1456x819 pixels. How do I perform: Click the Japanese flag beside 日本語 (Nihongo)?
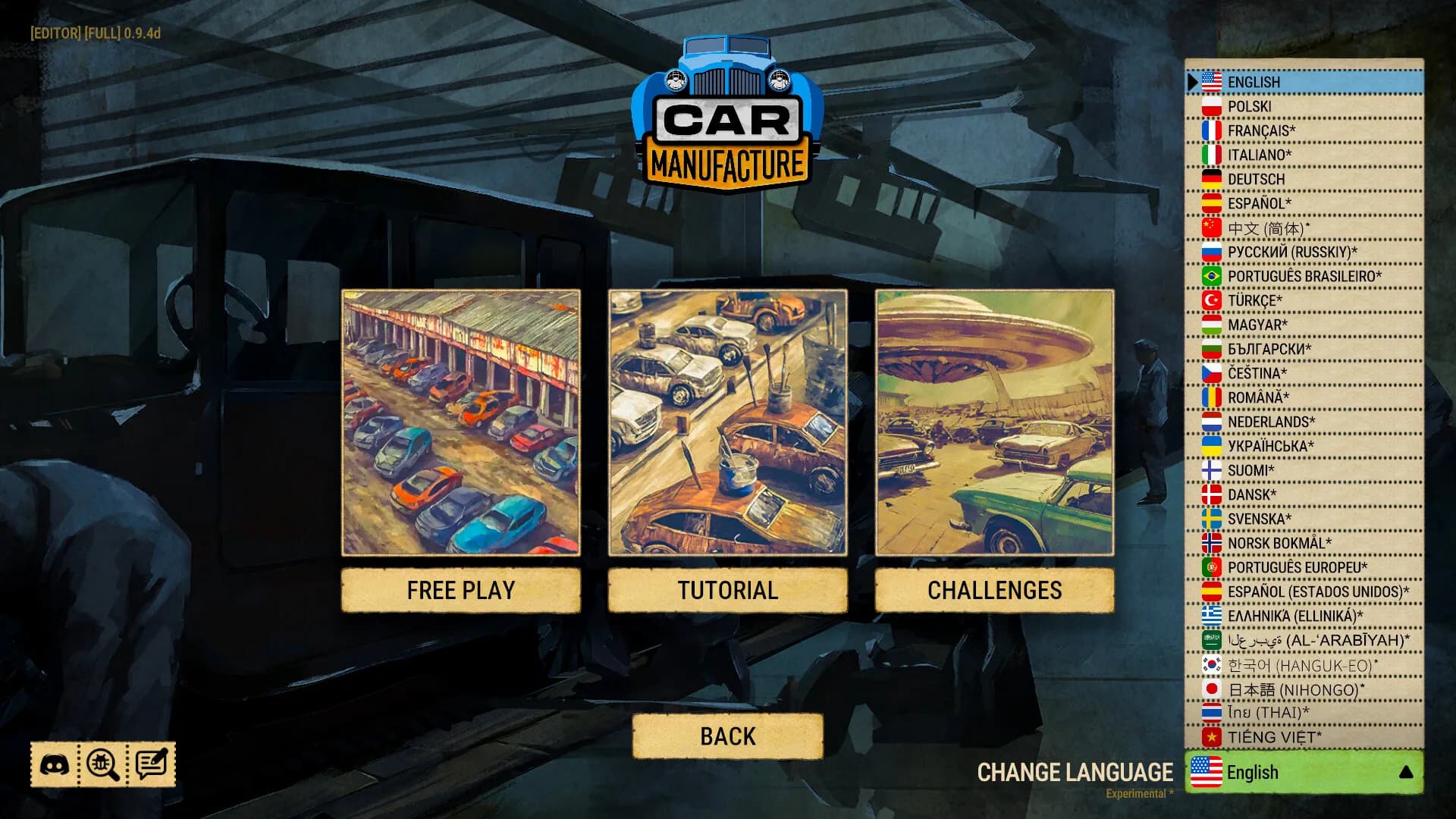[1210, 688]
